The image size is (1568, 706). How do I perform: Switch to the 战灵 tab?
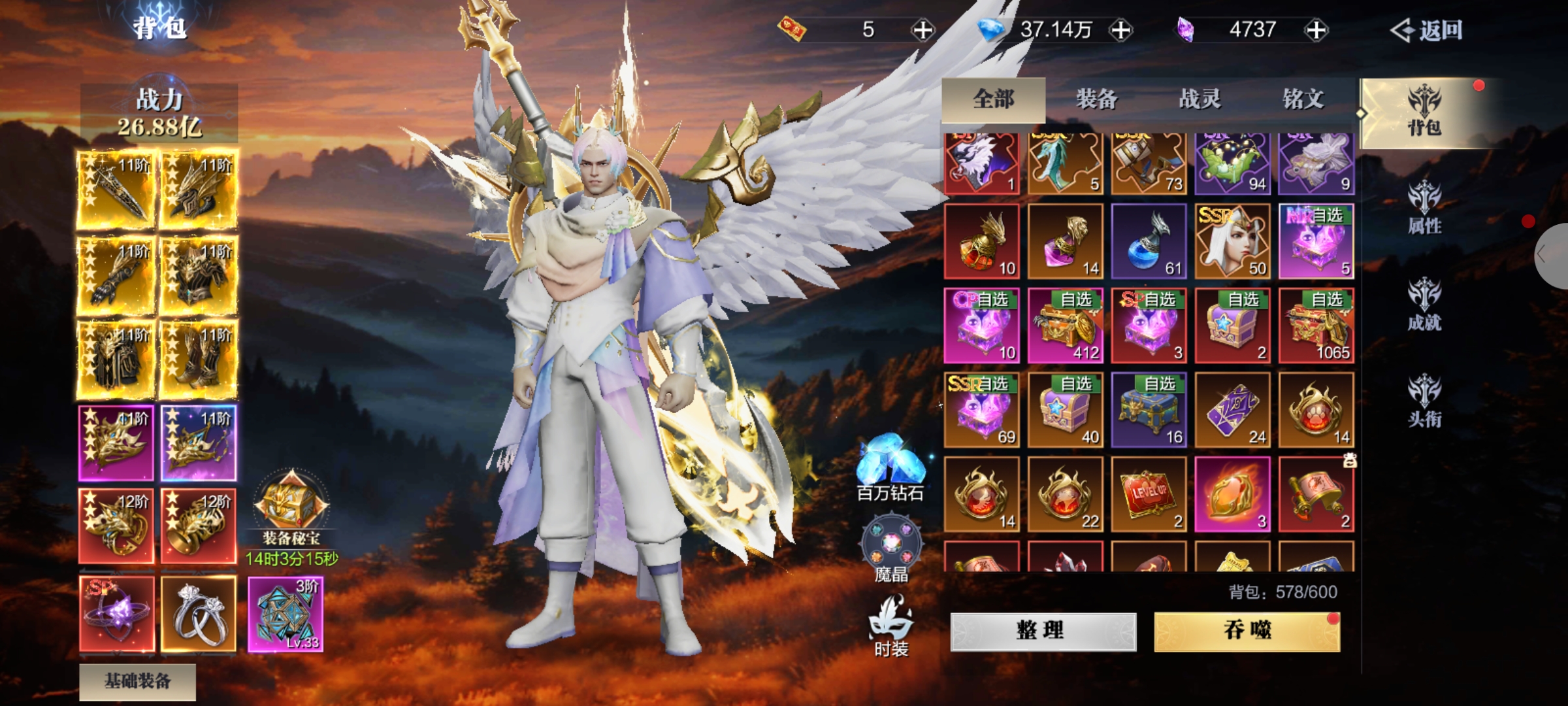(x=1200, y=99)
